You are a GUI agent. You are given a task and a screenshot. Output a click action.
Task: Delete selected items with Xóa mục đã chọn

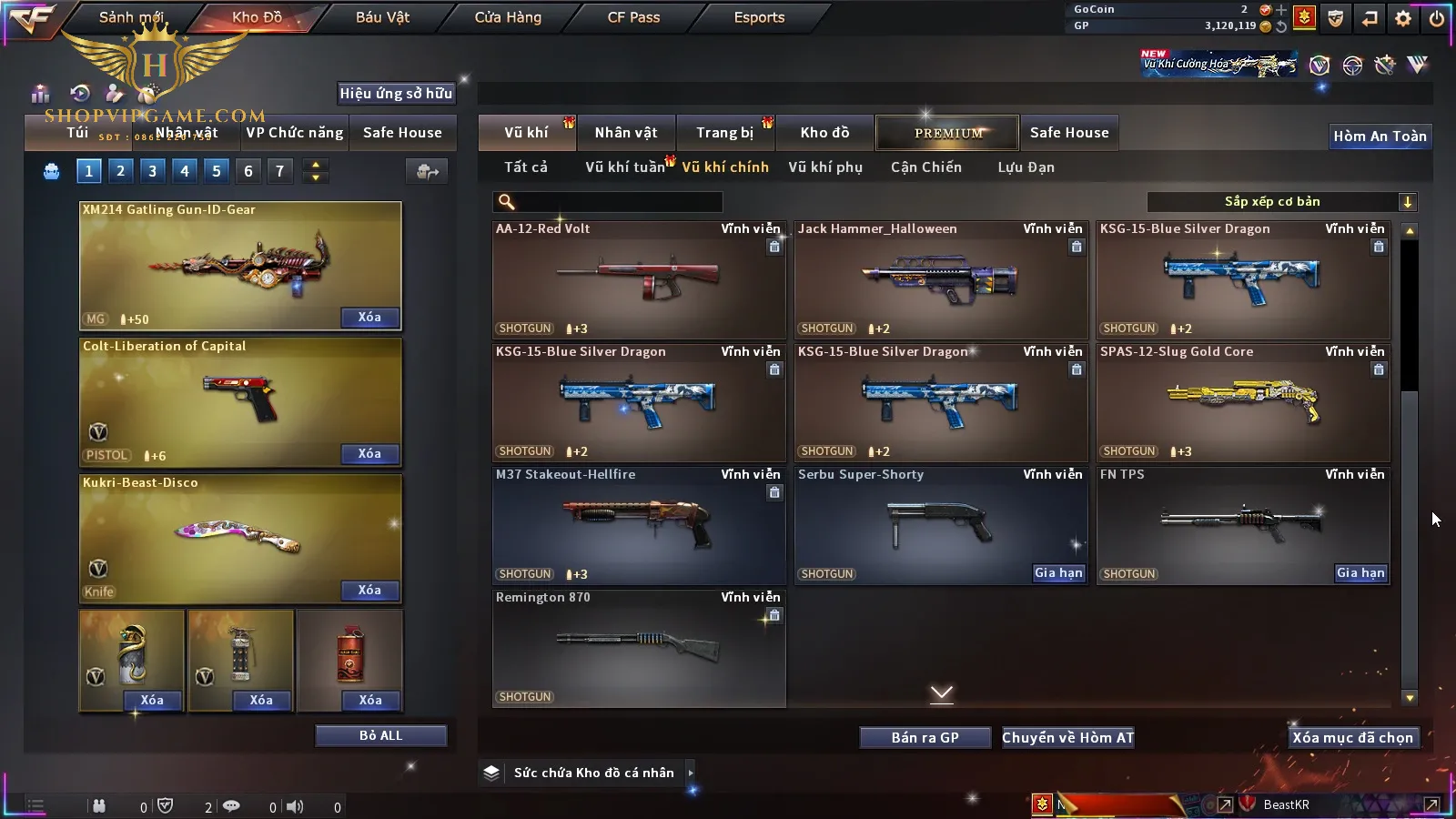tap(1352, 737)
